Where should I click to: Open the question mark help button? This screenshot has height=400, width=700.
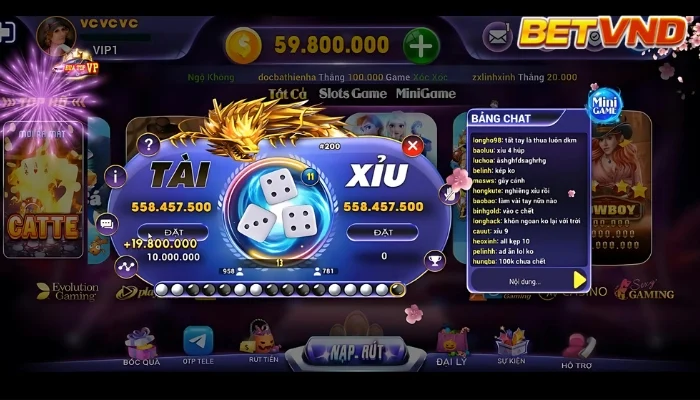click(148, 145)
